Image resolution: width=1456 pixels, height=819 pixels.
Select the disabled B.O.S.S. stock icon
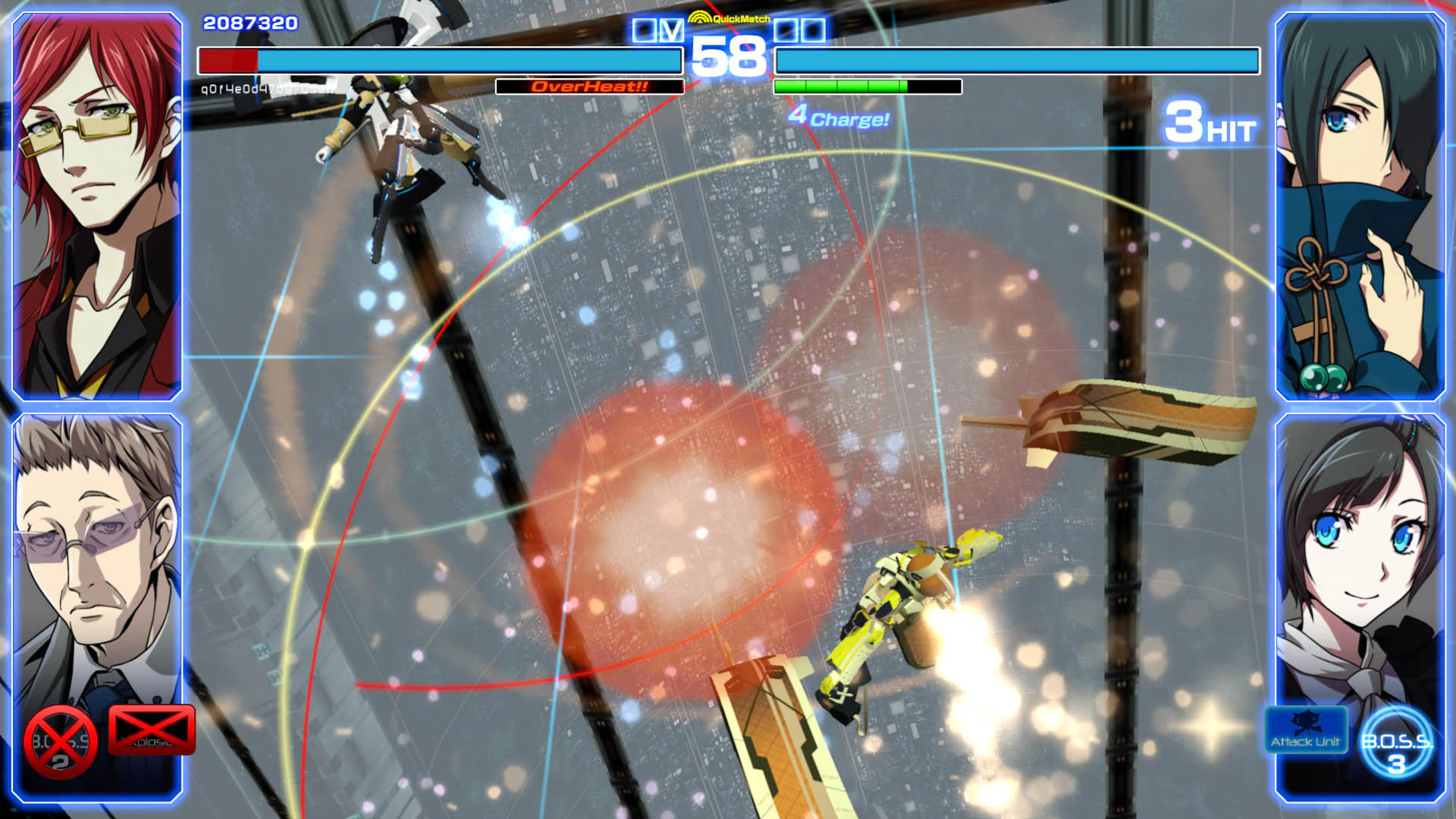(x=59, y=739)
